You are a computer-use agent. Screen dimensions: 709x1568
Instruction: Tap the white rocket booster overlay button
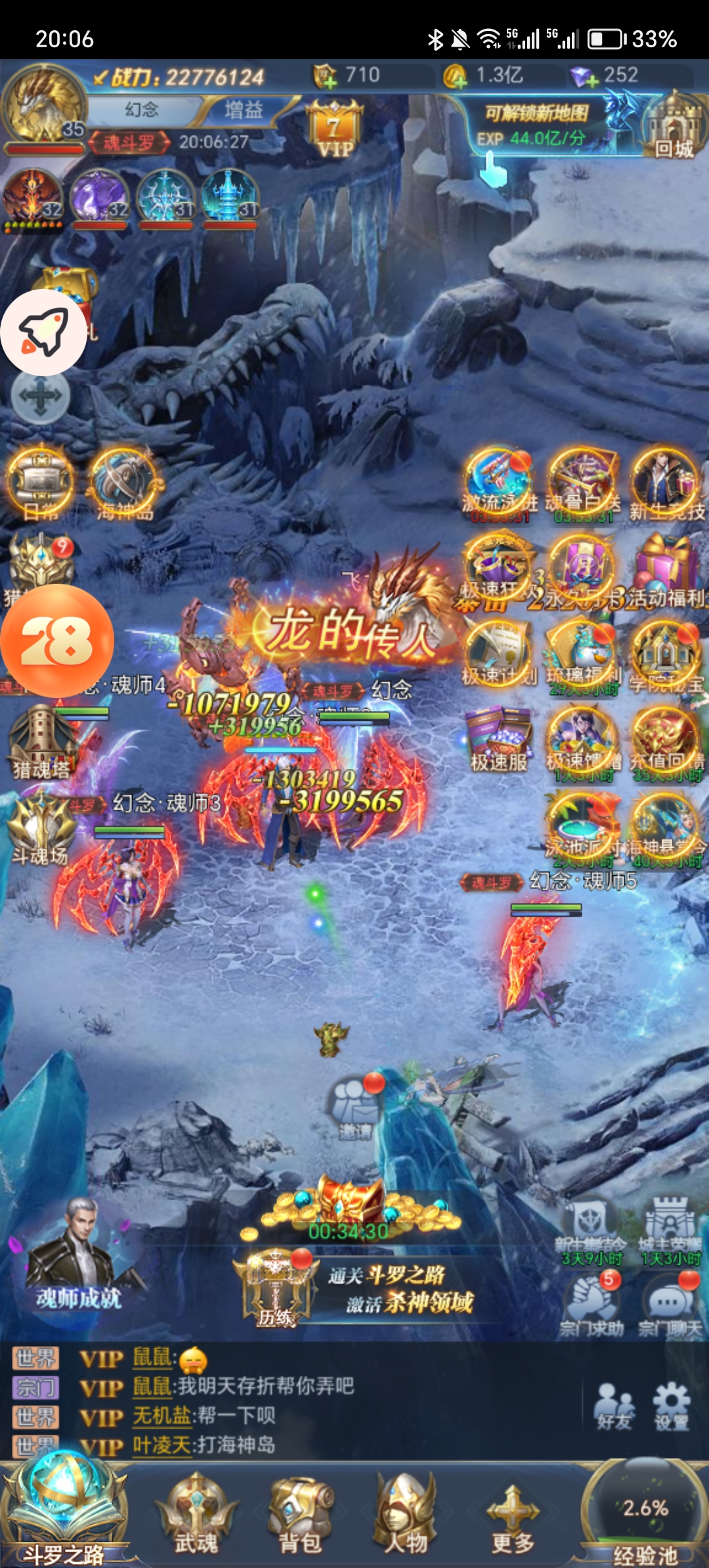43,332
